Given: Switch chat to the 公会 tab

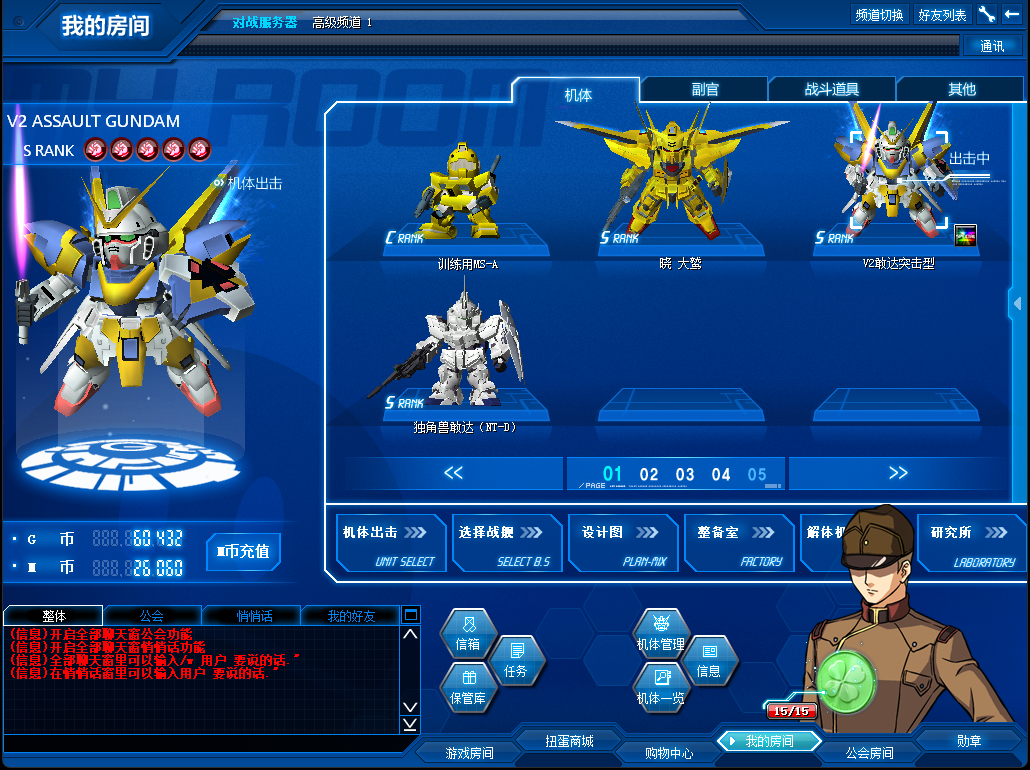Looking at the screenshot, I should [x=152, y=616].
